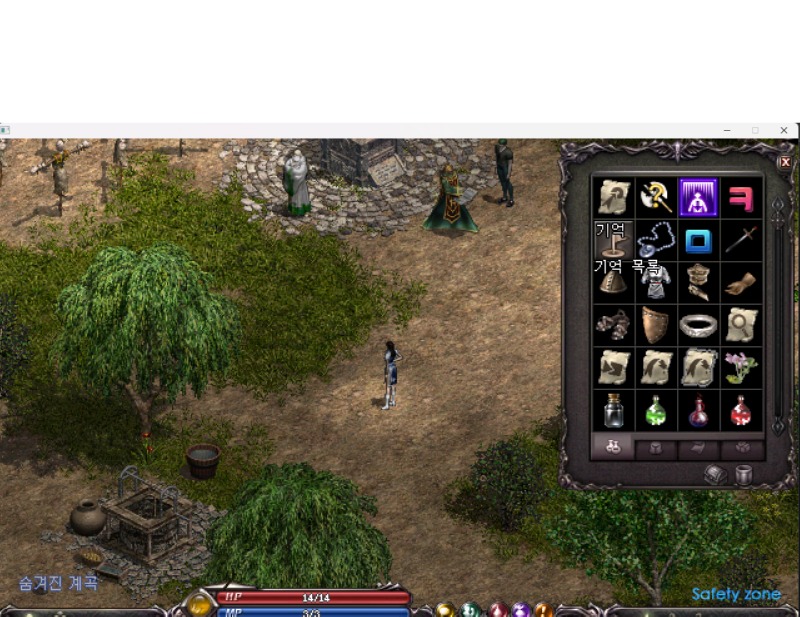Choose the bronze shield item
Image resolution: width=800 pixels, height=617 pixels.
pyautogui.click(x=655, y=325)
